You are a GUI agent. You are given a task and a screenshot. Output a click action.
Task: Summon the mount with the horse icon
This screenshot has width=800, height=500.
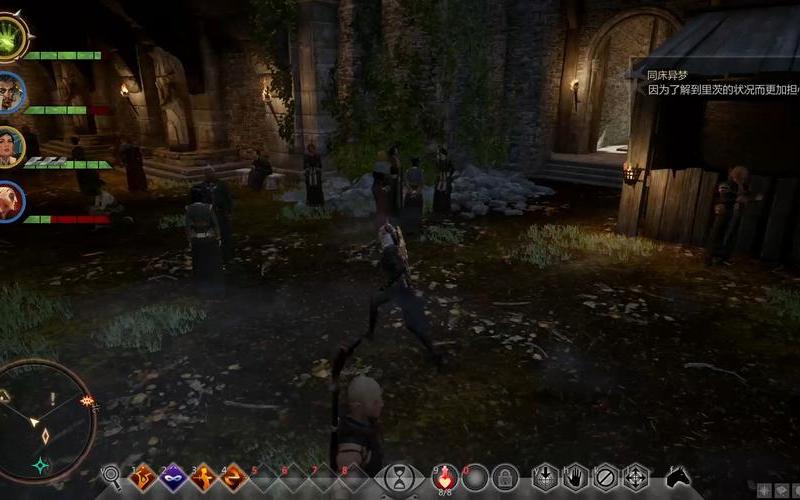(x=679, y=477)
